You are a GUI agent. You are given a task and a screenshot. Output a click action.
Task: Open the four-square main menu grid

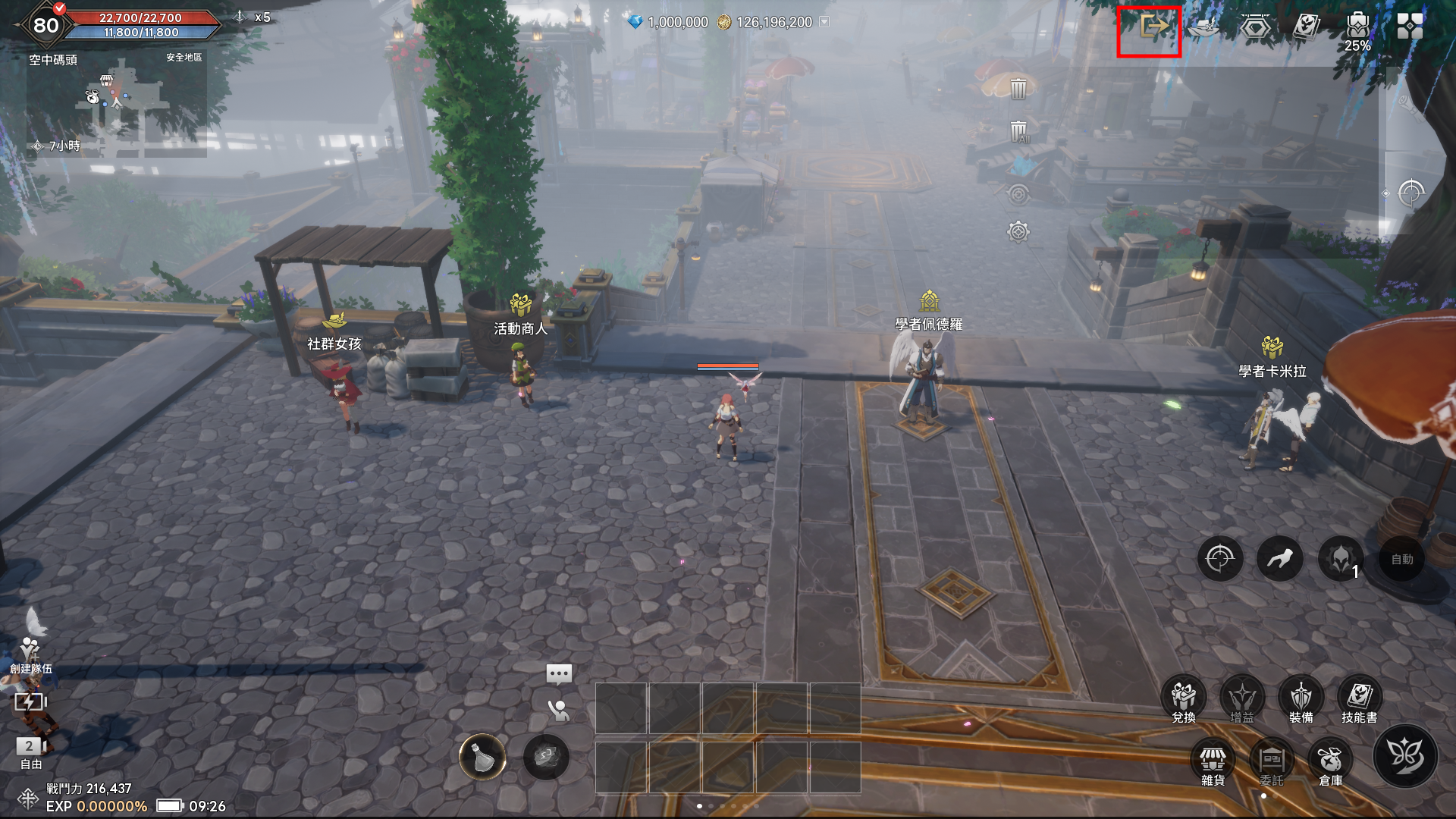click(x=1410, y=27)
